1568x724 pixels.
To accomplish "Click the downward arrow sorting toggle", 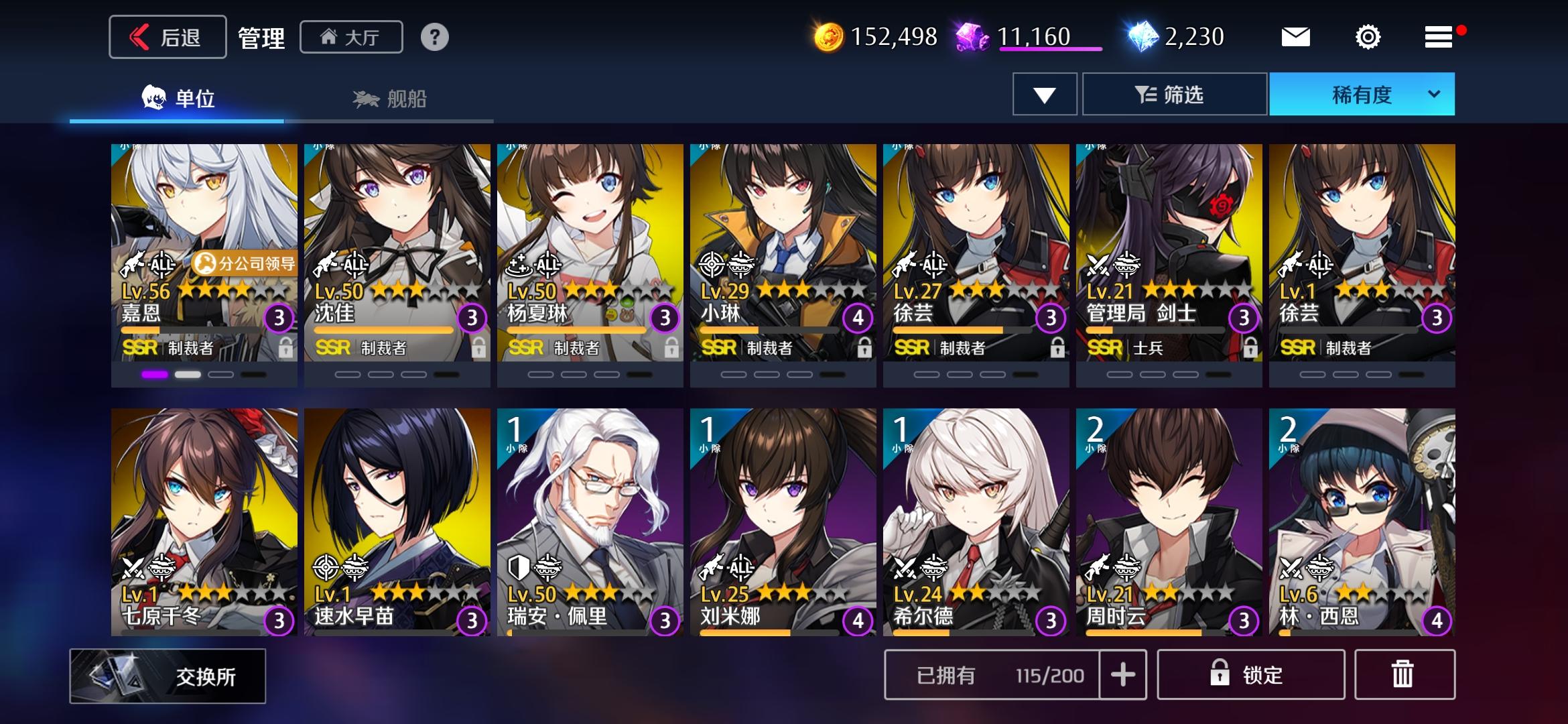I will pos(1044,94).
